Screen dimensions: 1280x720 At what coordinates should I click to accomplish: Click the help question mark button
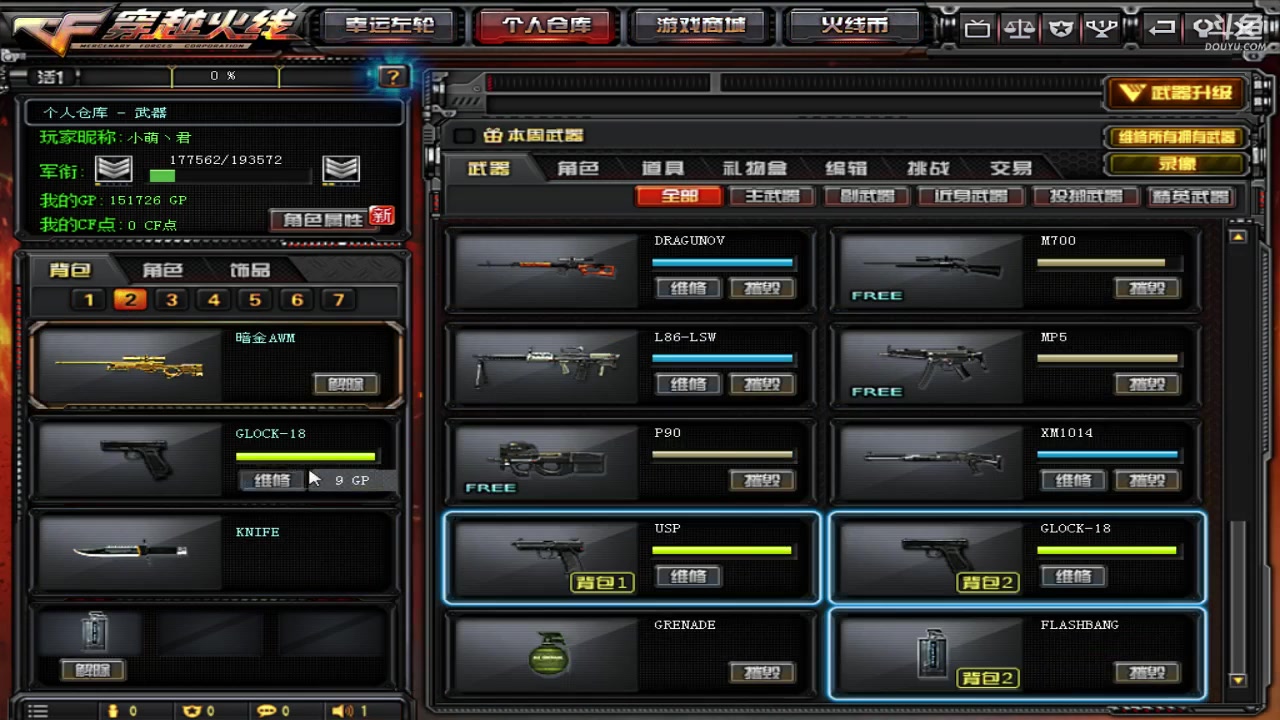tap(392, 77)
